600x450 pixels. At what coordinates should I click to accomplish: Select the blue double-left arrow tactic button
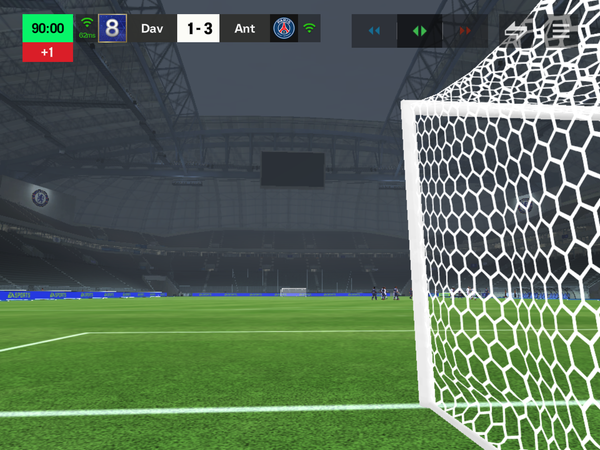click(x=374, y=31)
